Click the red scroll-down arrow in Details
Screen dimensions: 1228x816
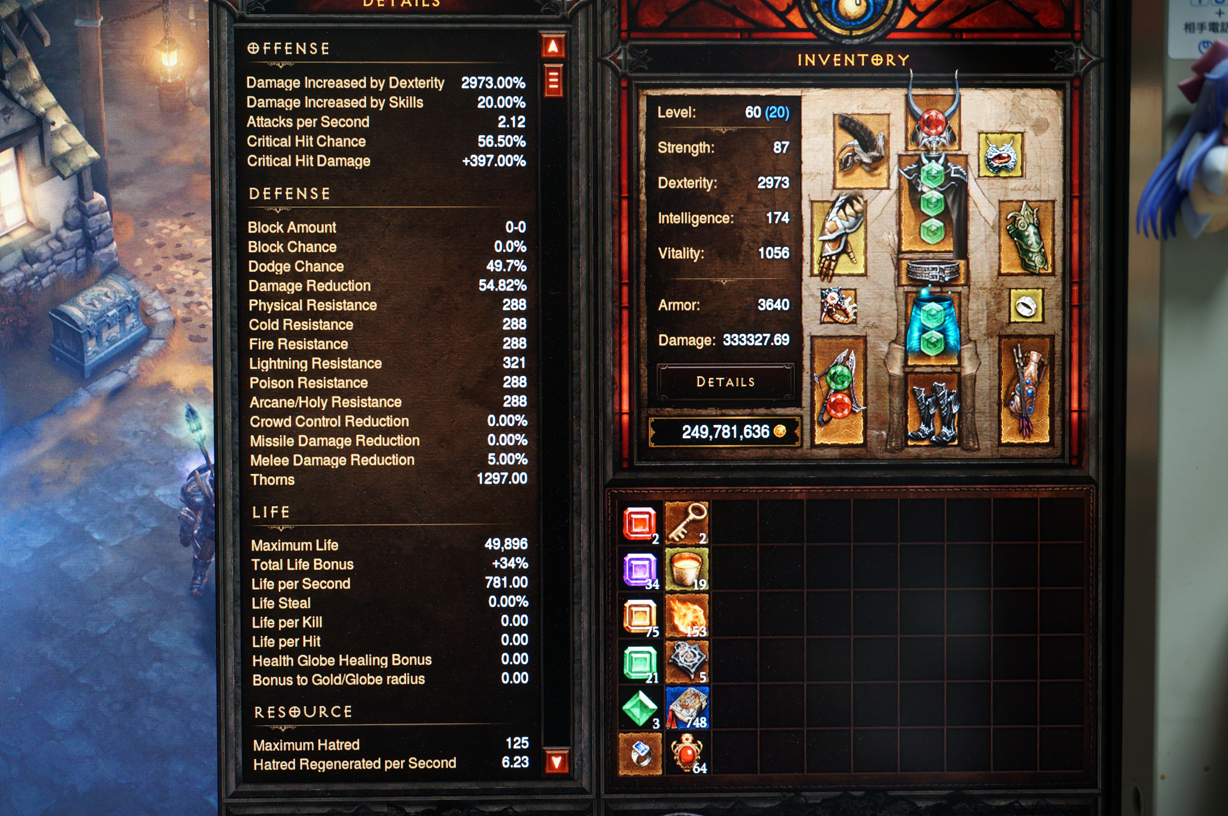coord(556,762)
